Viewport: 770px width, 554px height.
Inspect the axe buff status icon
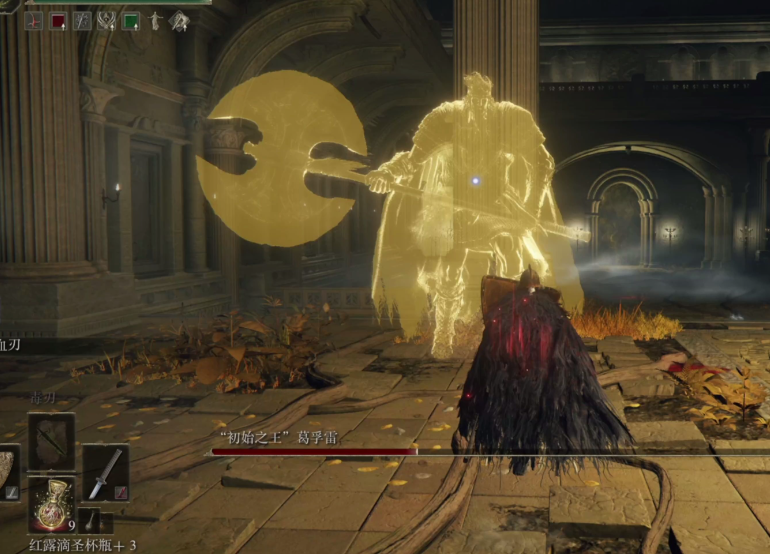(179, 20)
